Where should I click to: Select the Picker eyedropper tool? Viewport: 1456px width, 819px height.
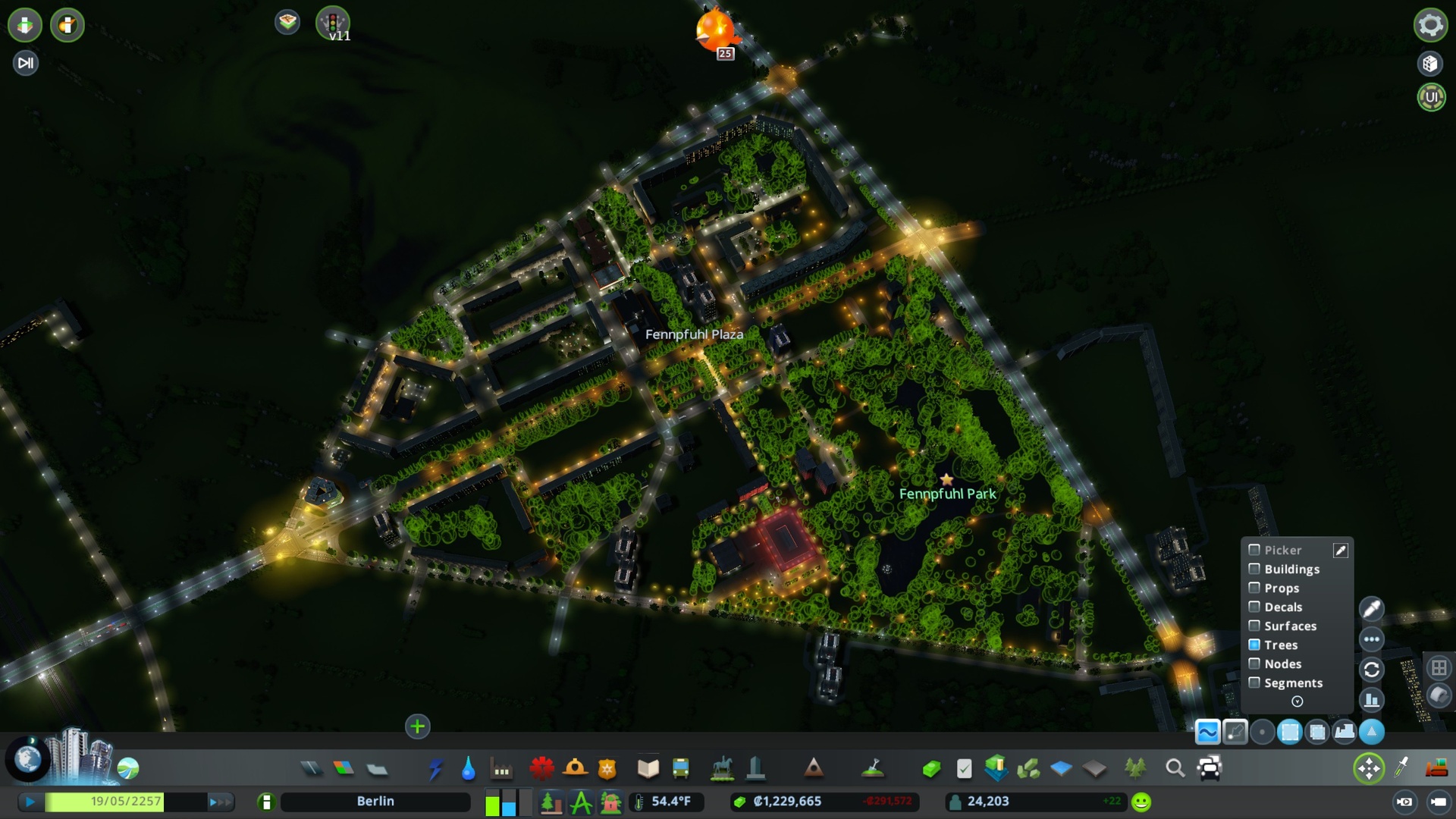pos(1340,551)
